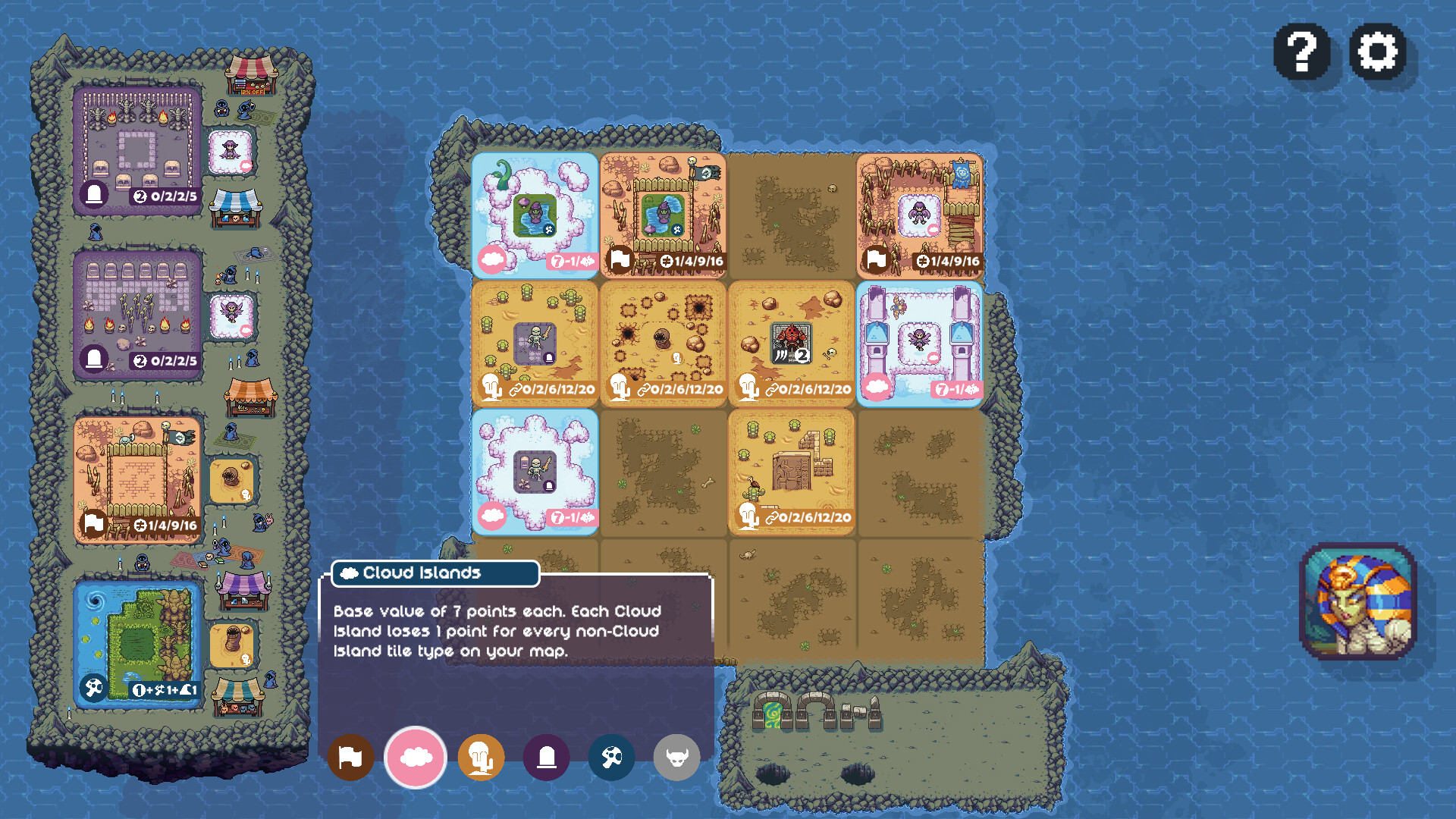
Task: Click the blue-striped awning shop stand
Action: coord(234,209)
